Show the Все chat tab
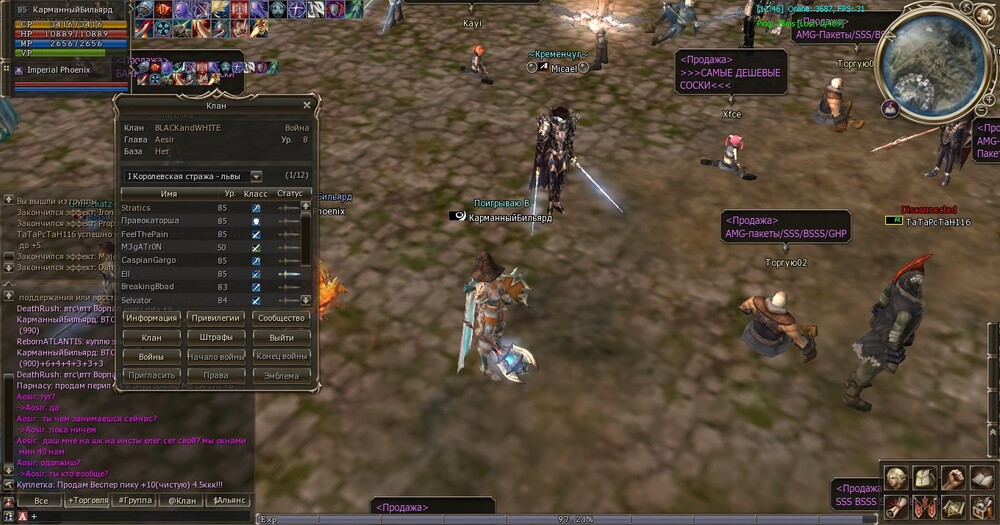 (41, 500)
